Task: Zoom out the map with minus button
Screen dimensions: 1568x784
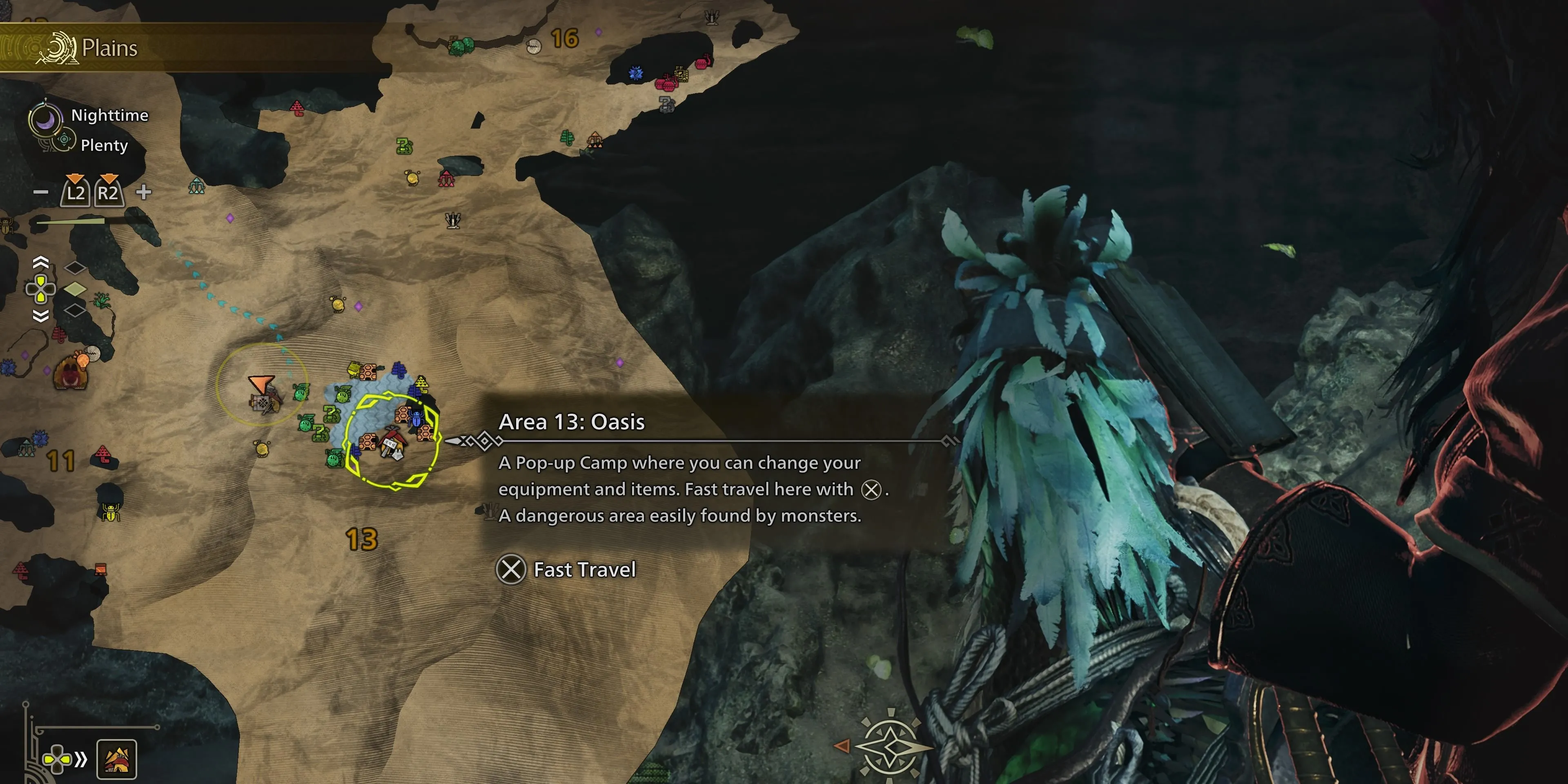Action: (x=41, y=192)
